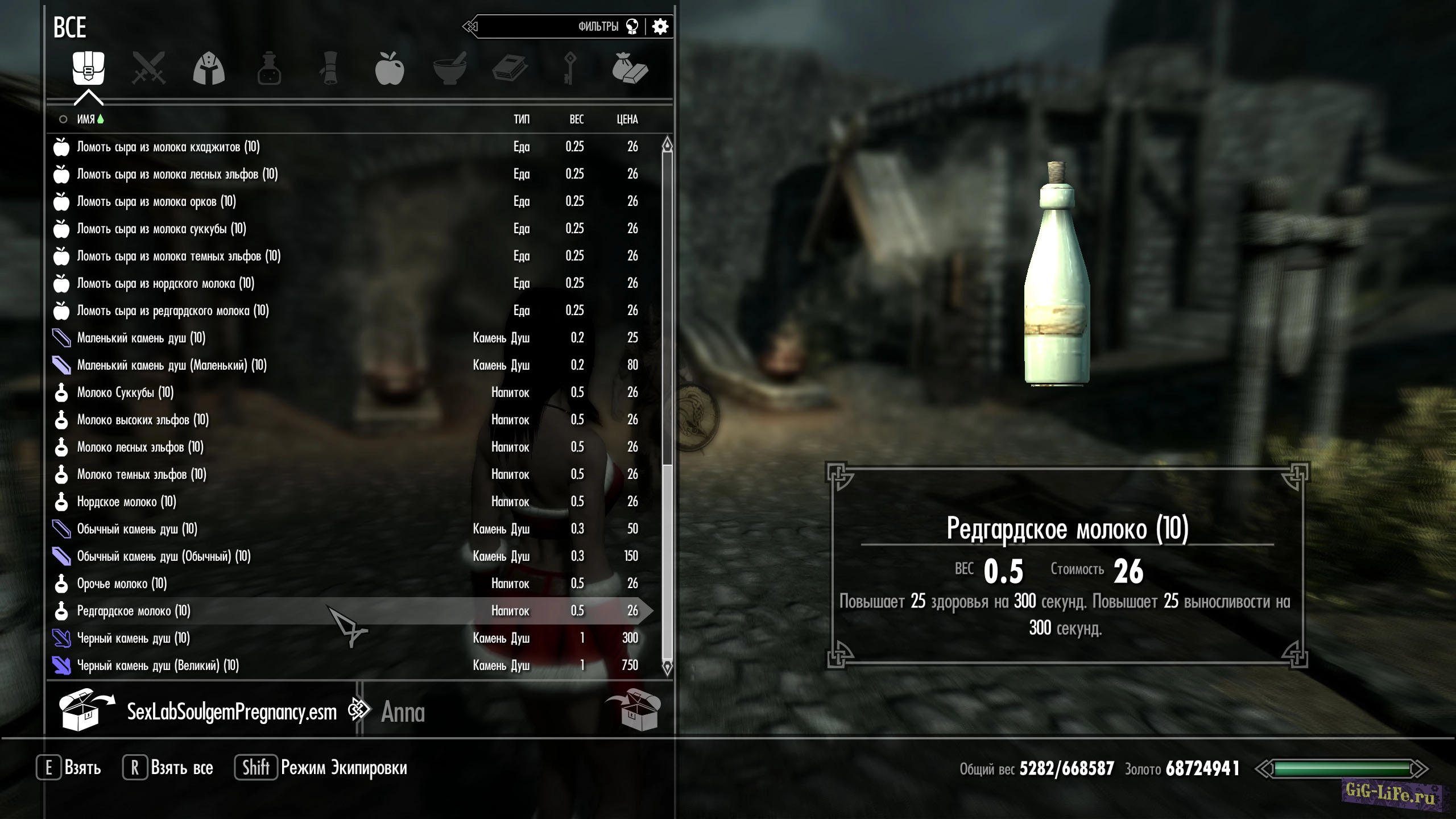Select Ломоть сыра из молока орков
Screen dimensions: 1456x819
click(156, 201)
